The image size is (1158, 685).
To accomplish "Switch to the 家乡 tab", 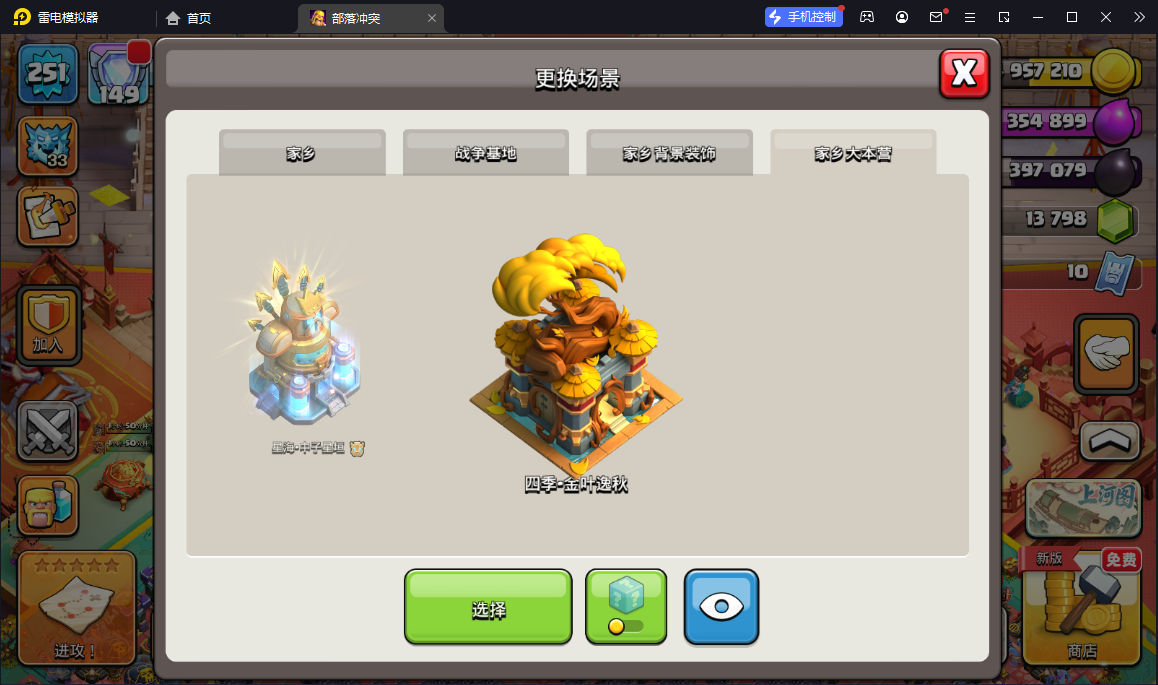I will [x=301, y=153].
